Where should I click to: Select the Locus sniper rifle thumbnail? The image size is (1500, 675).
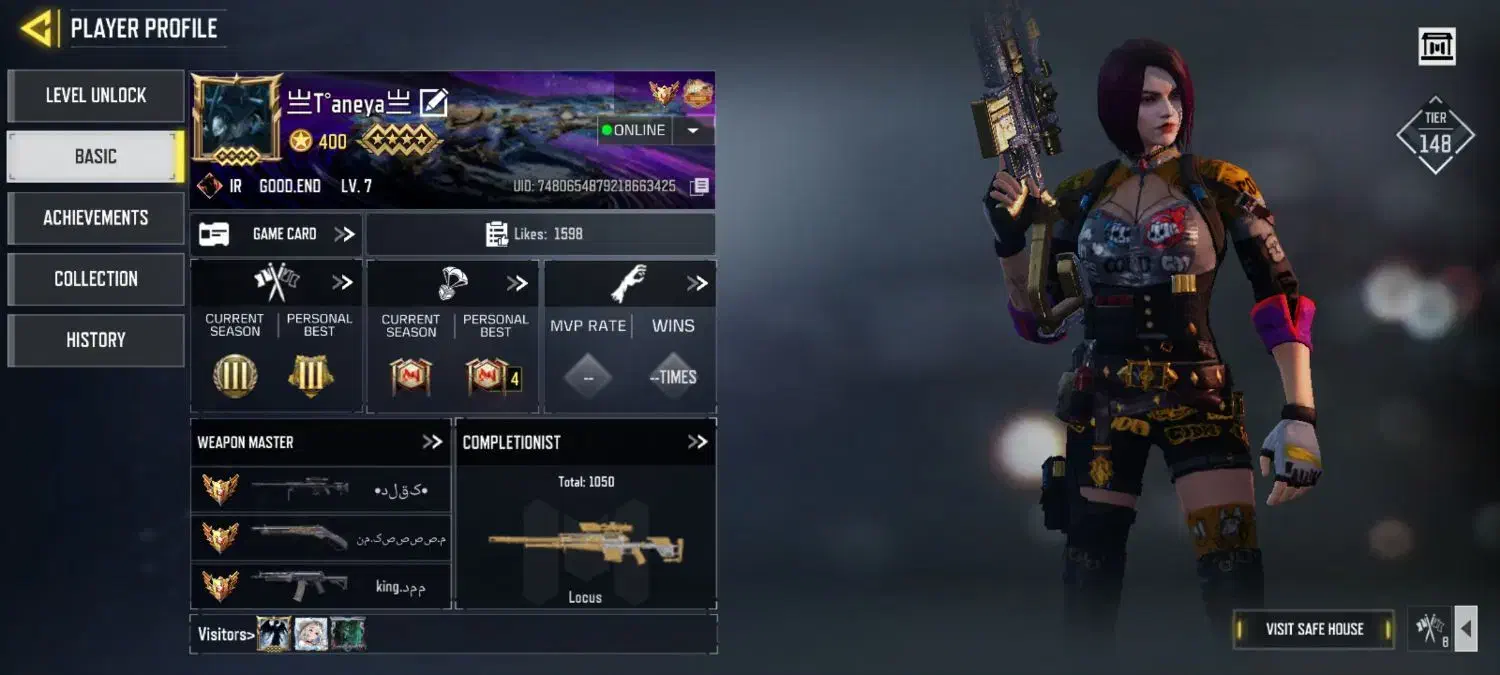point(585,545)
